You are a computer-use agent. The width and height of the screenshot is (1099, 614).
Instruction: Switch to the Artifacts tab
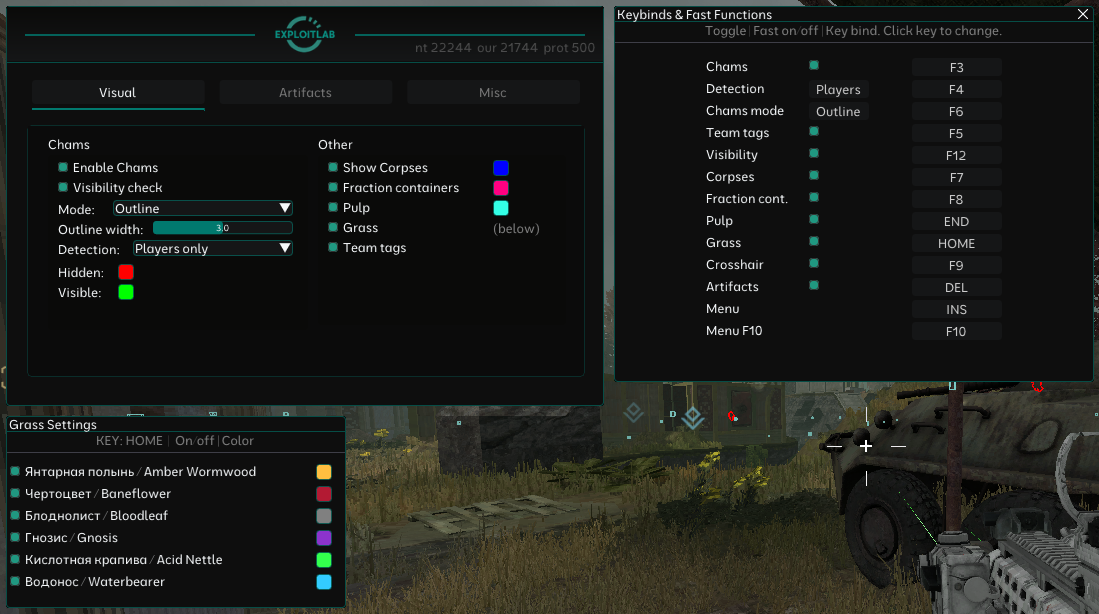[x=305, y=93]
